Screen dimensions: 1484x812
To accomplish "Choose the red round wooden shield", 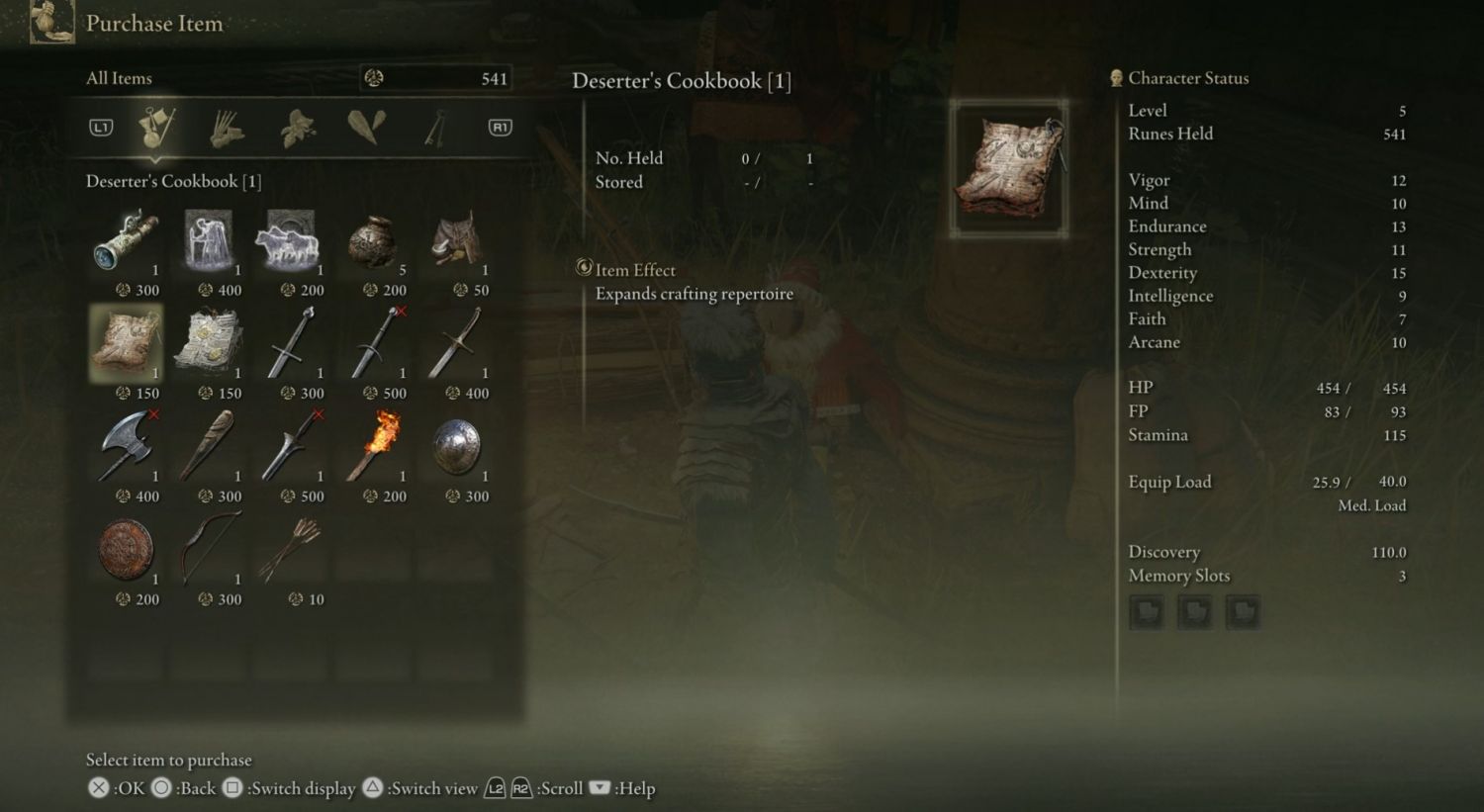I will tap(127, 550).
